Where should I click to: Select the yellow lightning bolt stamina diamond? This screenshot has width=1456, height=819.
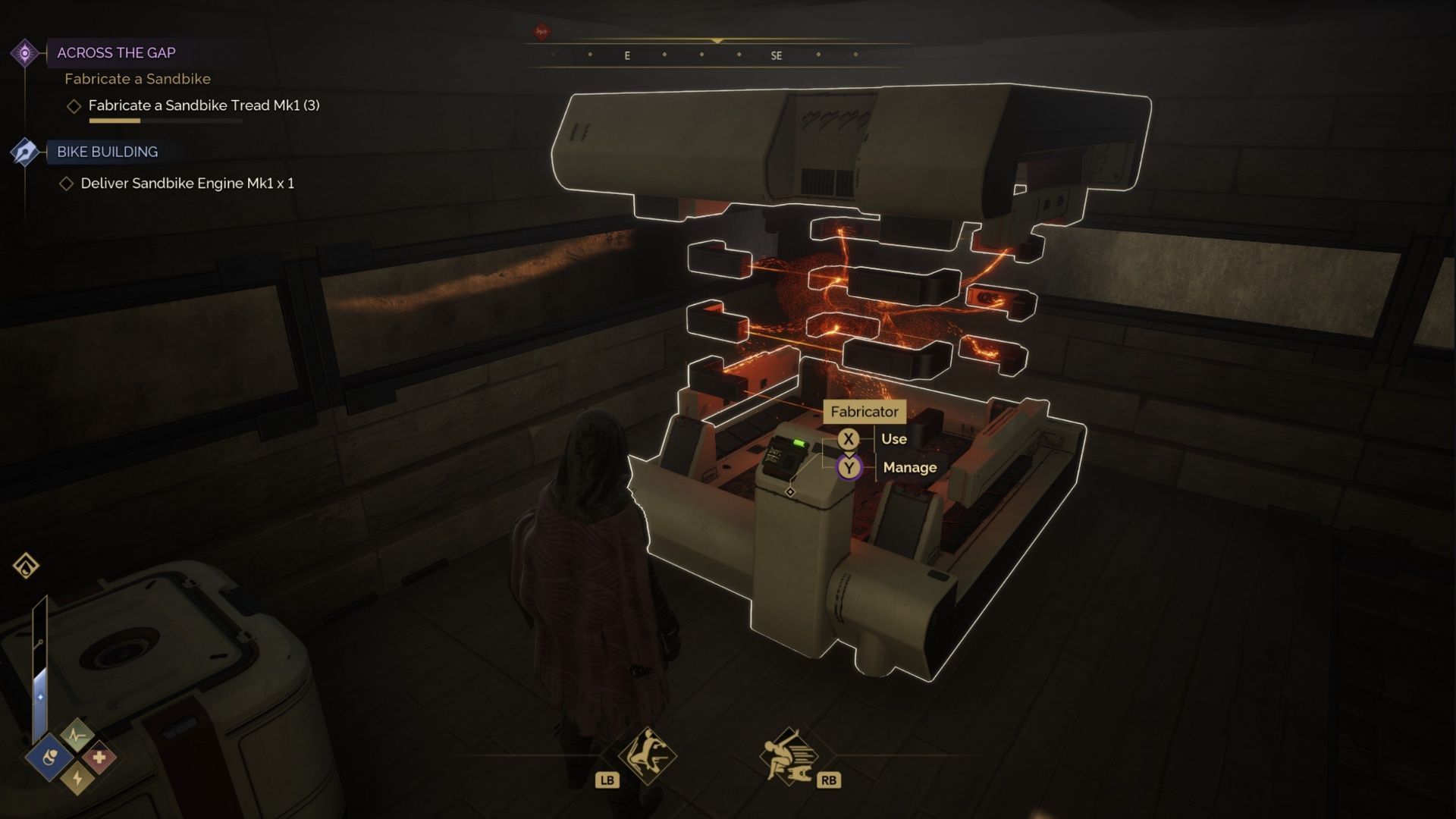point(77,779)
